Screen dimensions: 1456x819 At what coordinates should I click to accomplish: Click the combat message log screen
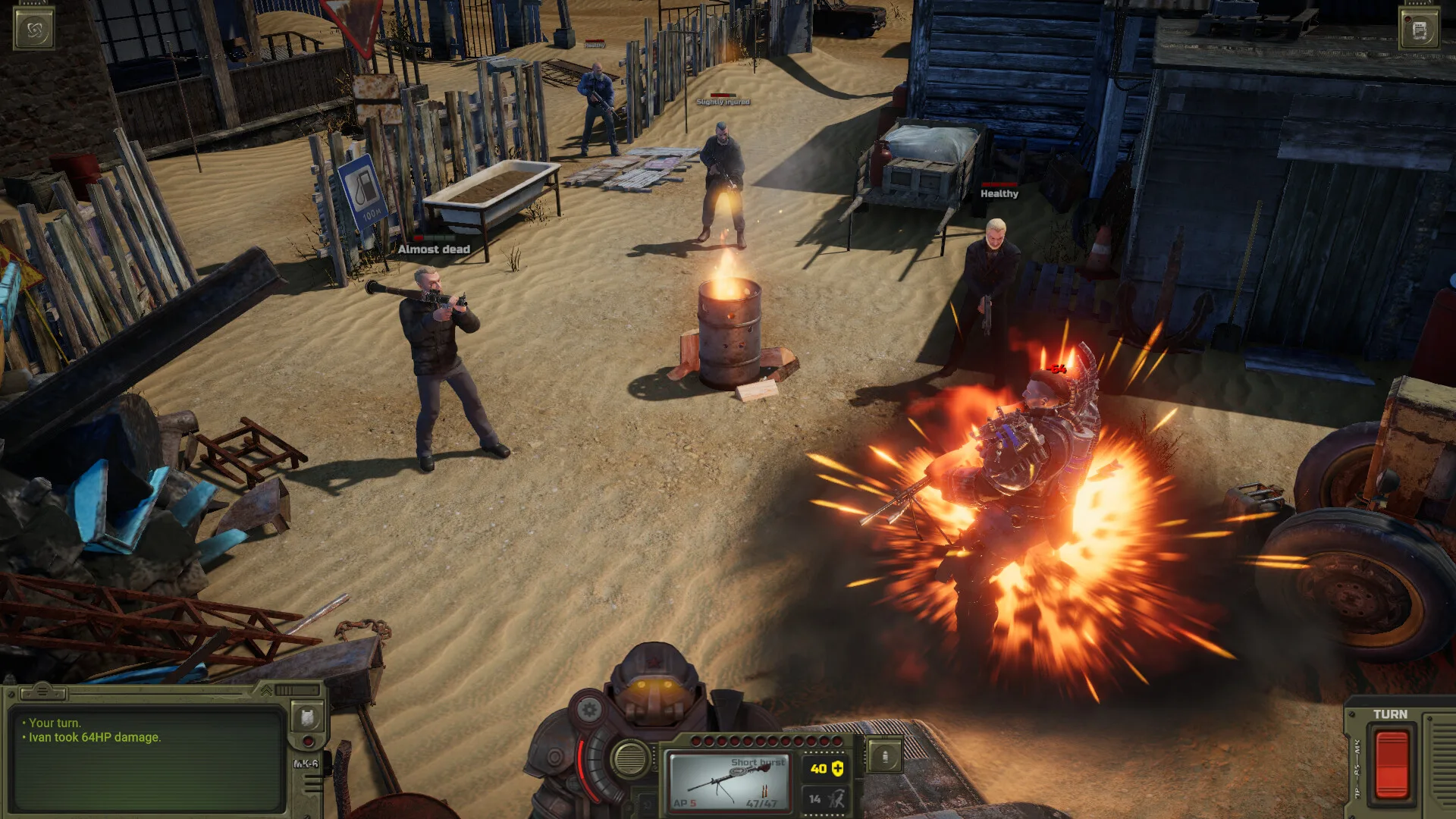(x=148, y=758)
